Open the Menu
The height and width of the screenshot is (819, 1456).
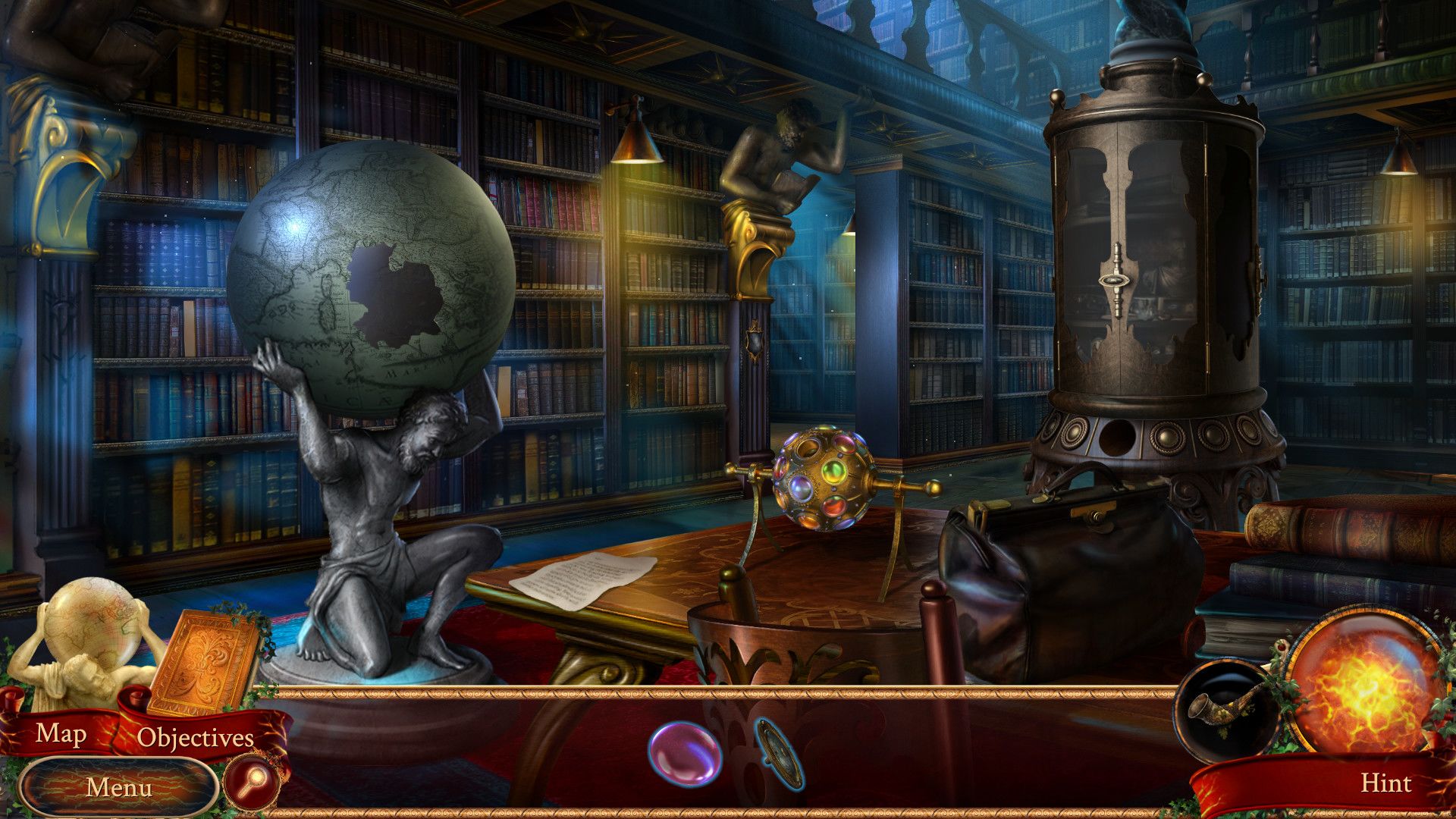click(119, 787)
